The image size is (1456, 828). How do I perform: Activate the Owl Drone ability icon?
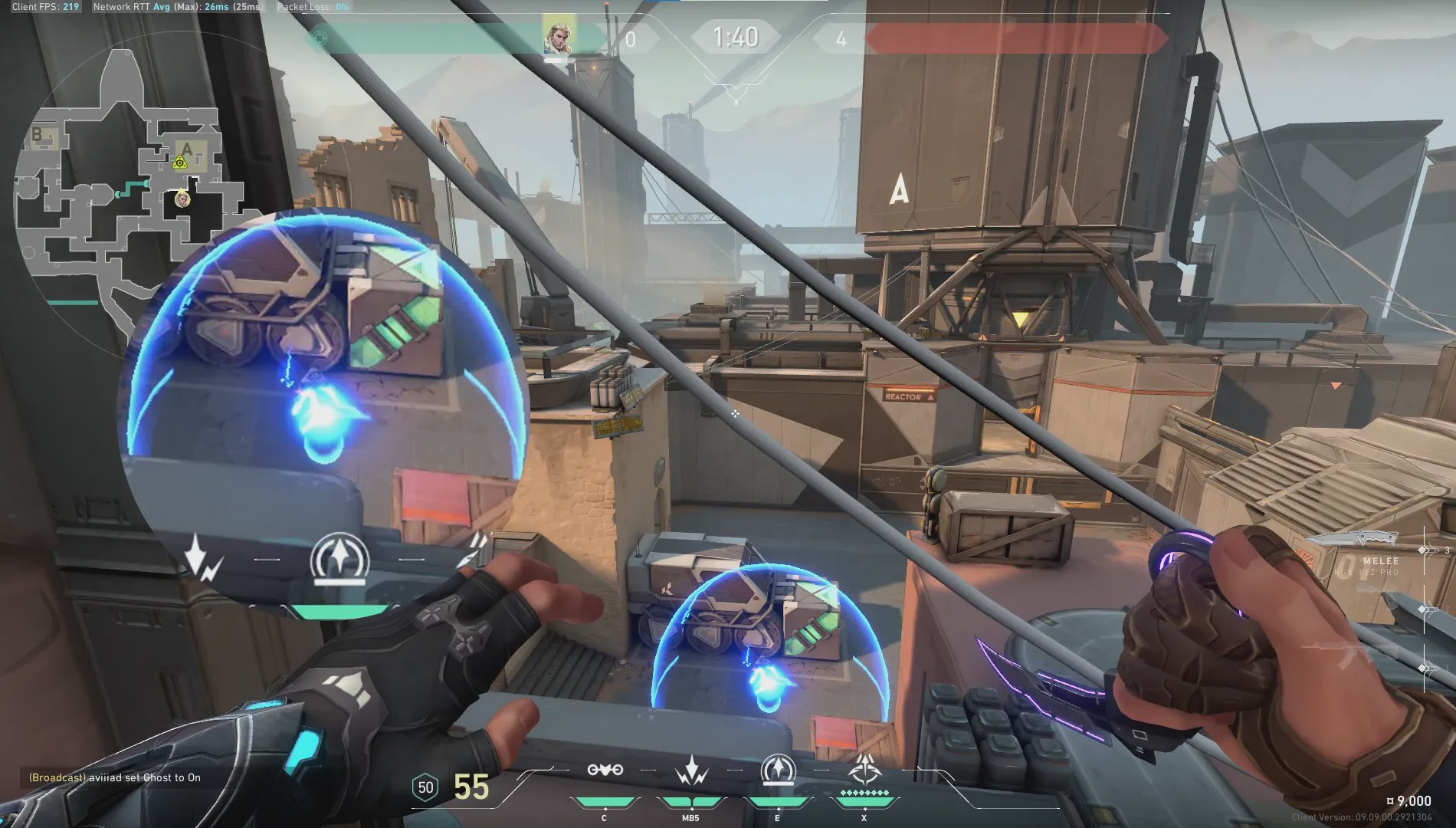click(x=605, y=770)
